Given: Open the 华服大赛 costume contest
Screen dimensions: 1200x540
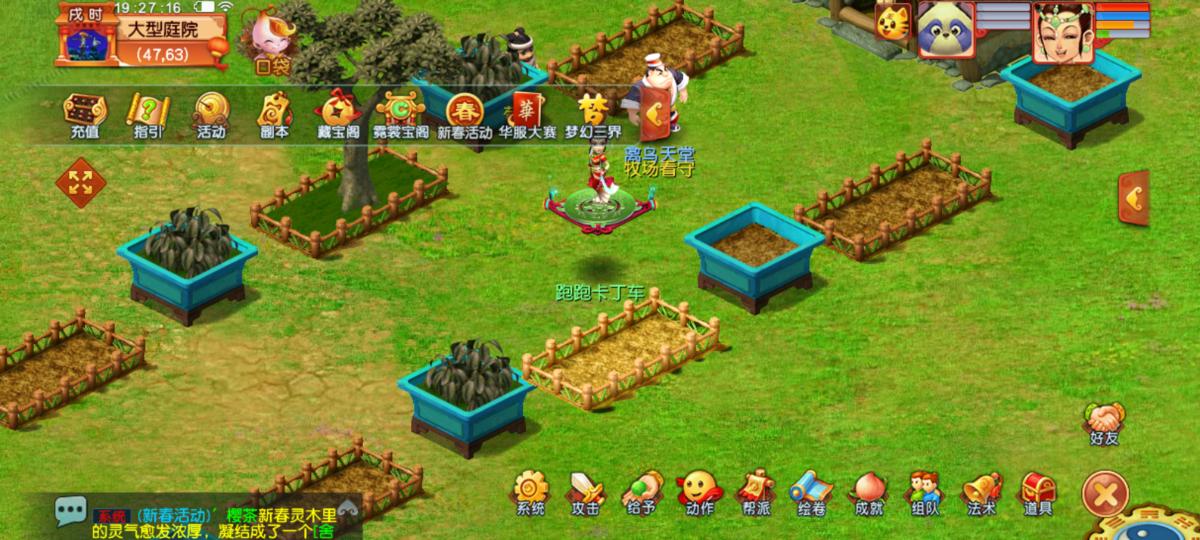Looking at the screenshot, I should click(527, 113).
